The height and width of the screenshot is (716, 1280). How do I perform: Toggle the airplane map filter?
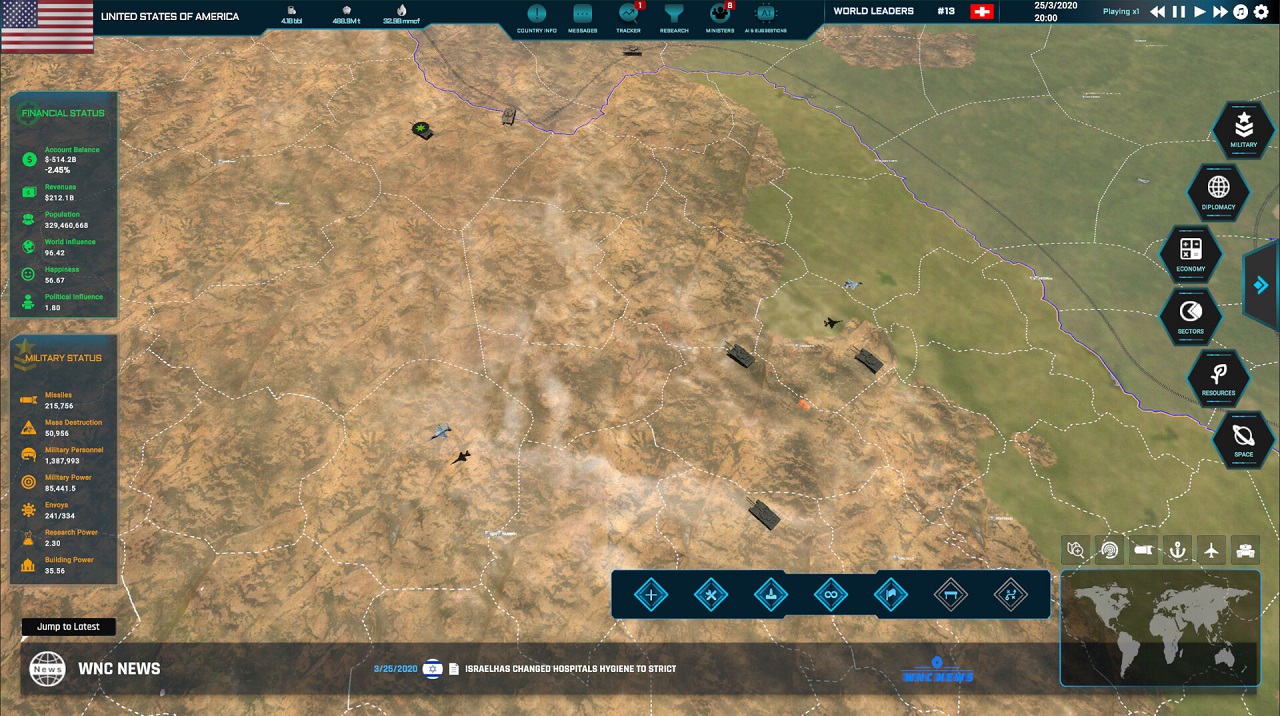click(1211, 549)
